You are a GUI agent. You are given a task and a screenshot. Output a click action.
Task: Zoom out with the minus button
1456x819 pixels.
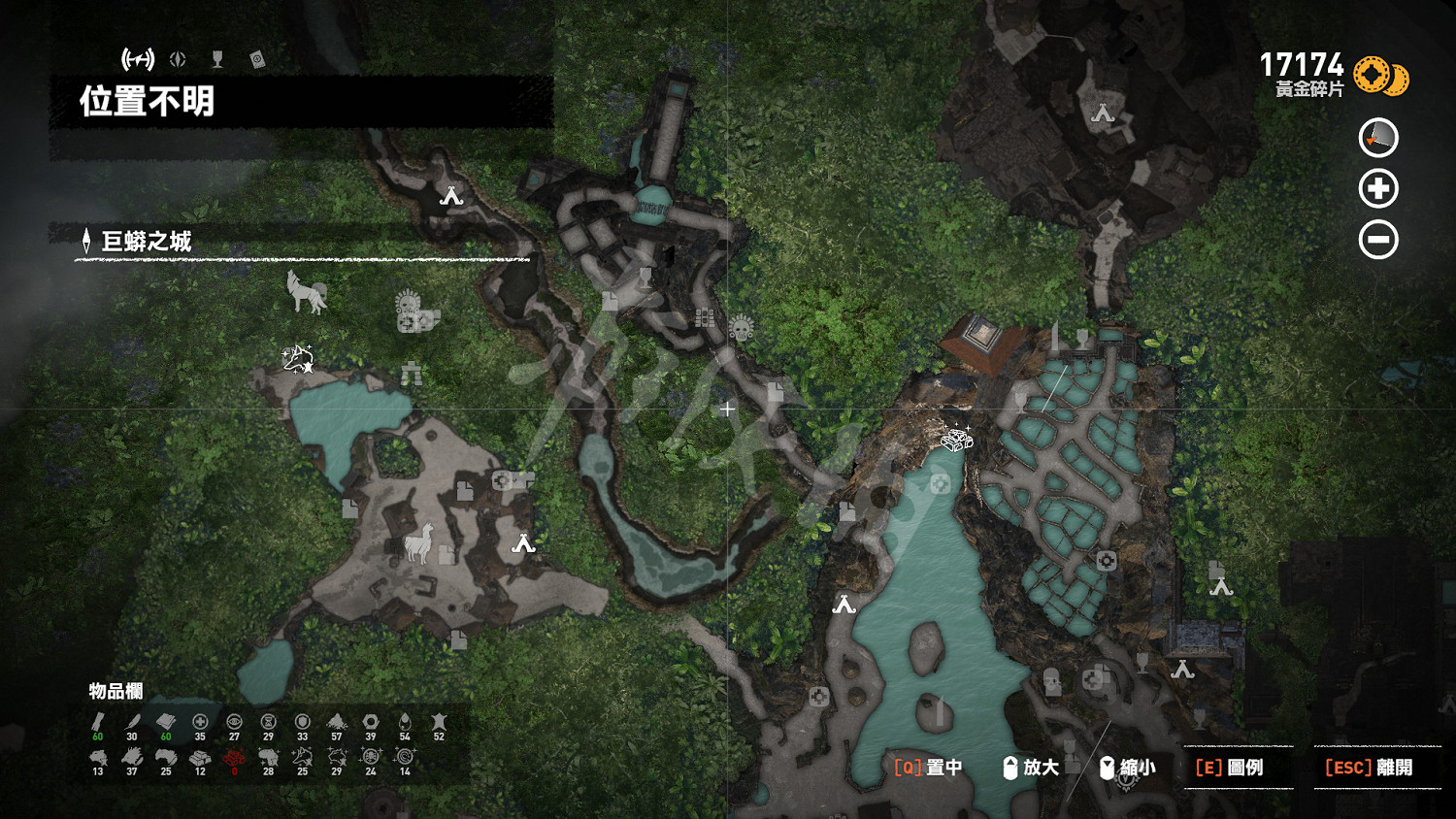pyautogui.click(x=1377, y=239)
